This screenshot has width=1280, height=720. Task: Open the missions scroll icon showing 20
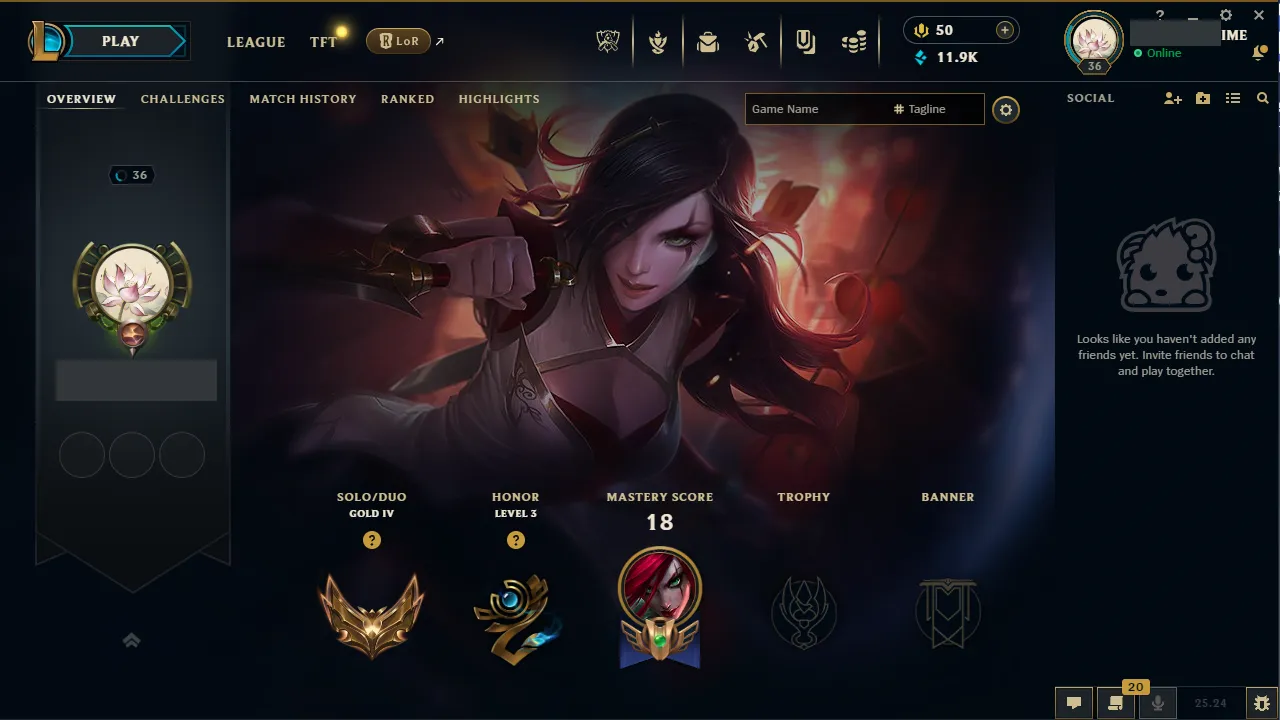[x=1116, y=701]
